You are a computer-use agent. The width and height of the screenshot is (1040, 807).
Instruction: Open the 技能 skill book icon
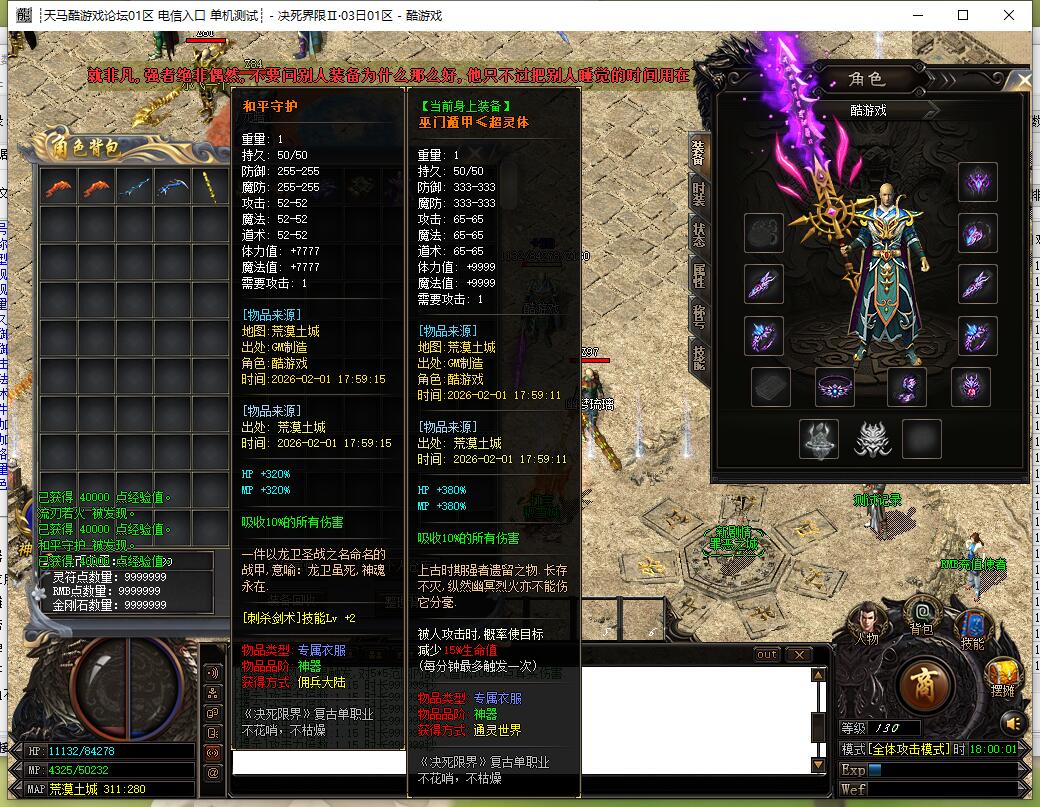point(972,627)
